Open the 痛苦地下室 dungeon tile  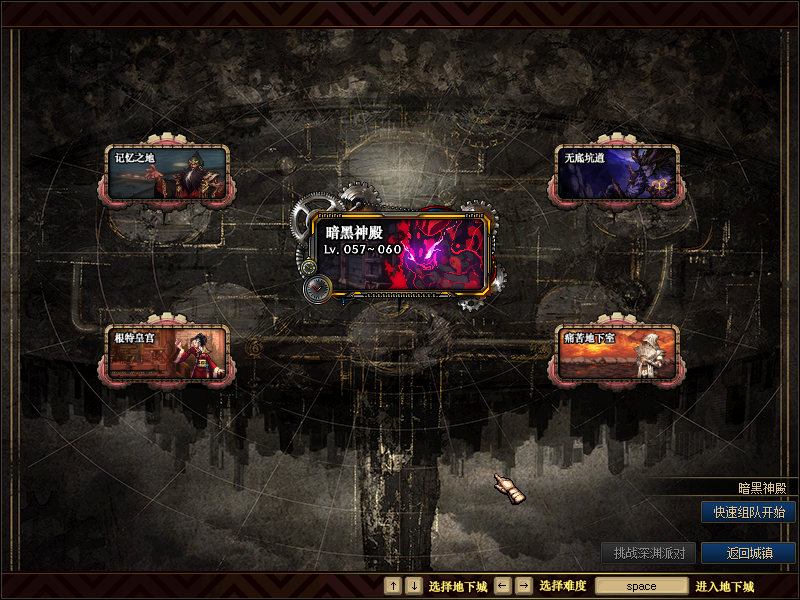pyautogui.click(x=617, y=353)
